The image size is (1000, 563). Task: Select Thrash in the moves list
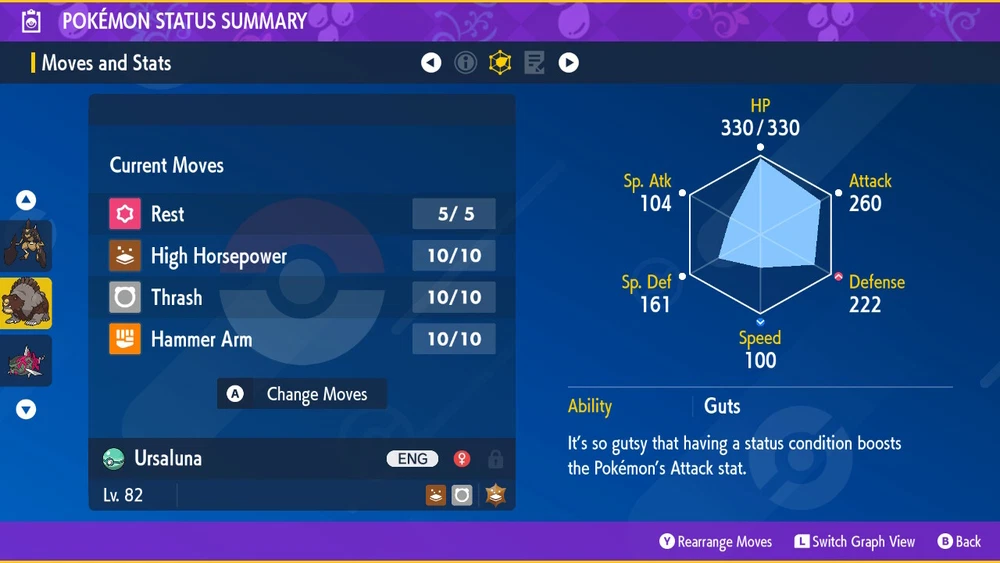301,298
